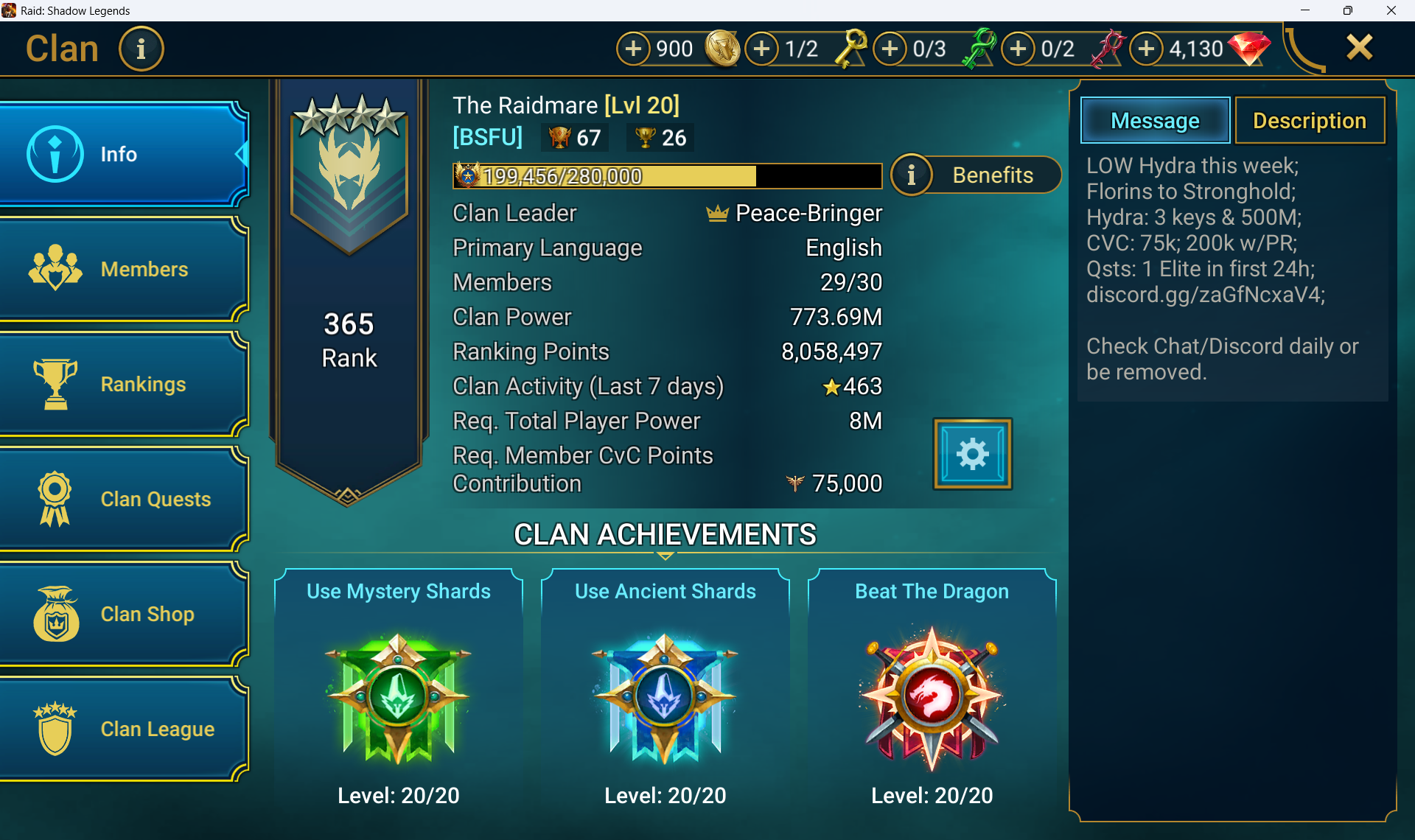Open the Members section
The height and width of the screenshot is (840, 1415).
tap(124, 269)
